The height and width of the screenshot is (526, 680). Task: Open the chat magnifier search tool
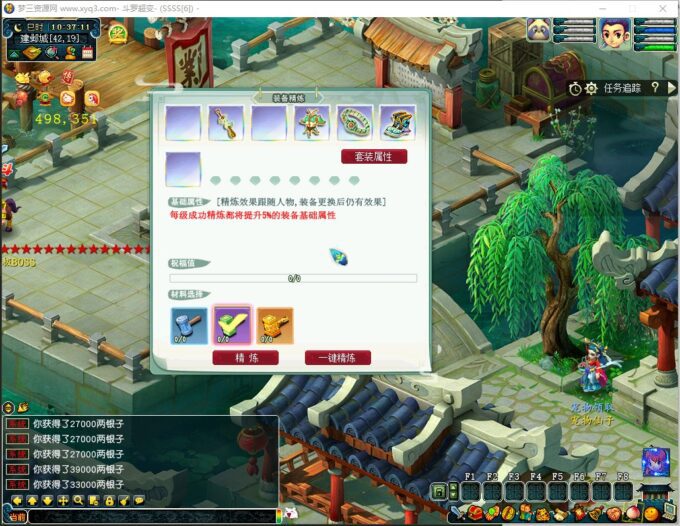tap(79, 500)
